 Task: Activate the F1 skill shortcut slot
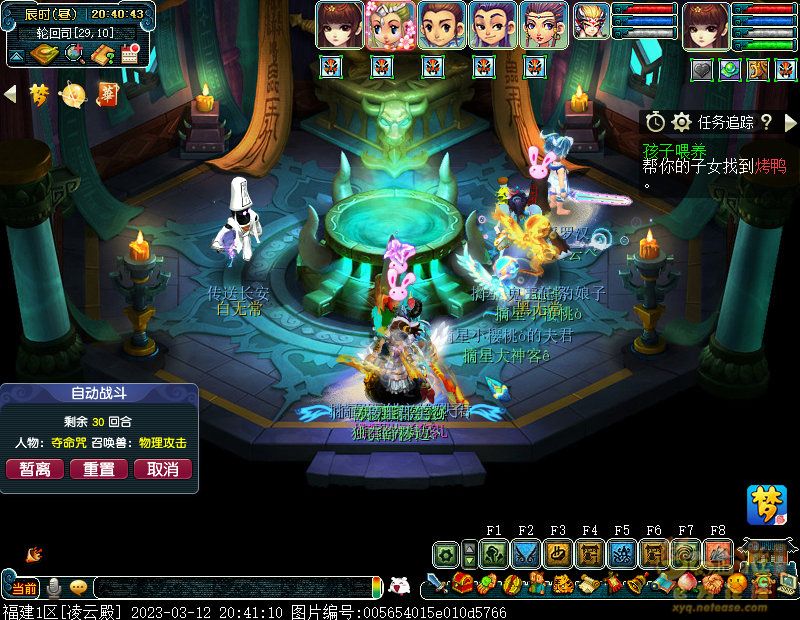click(x=494, y=553)
